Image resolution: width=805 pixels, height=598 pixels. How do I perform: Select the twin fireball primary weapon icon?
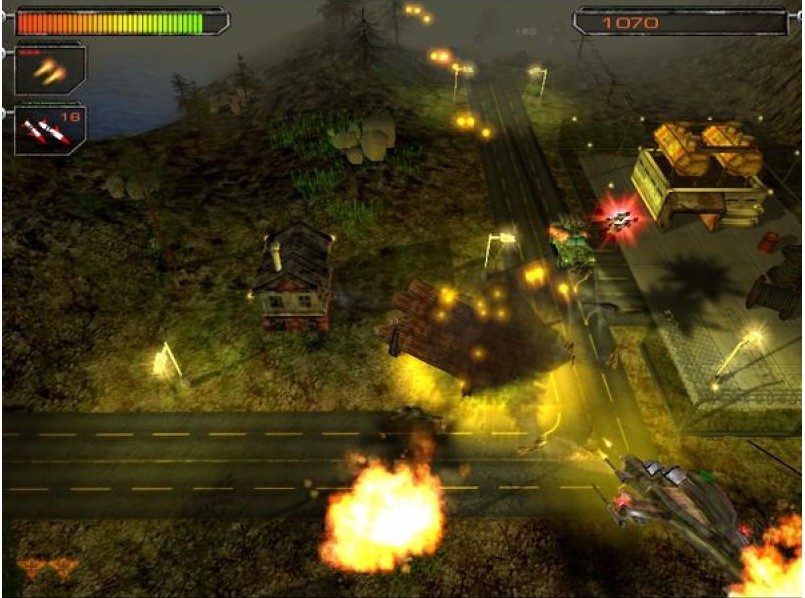[49, 70]
